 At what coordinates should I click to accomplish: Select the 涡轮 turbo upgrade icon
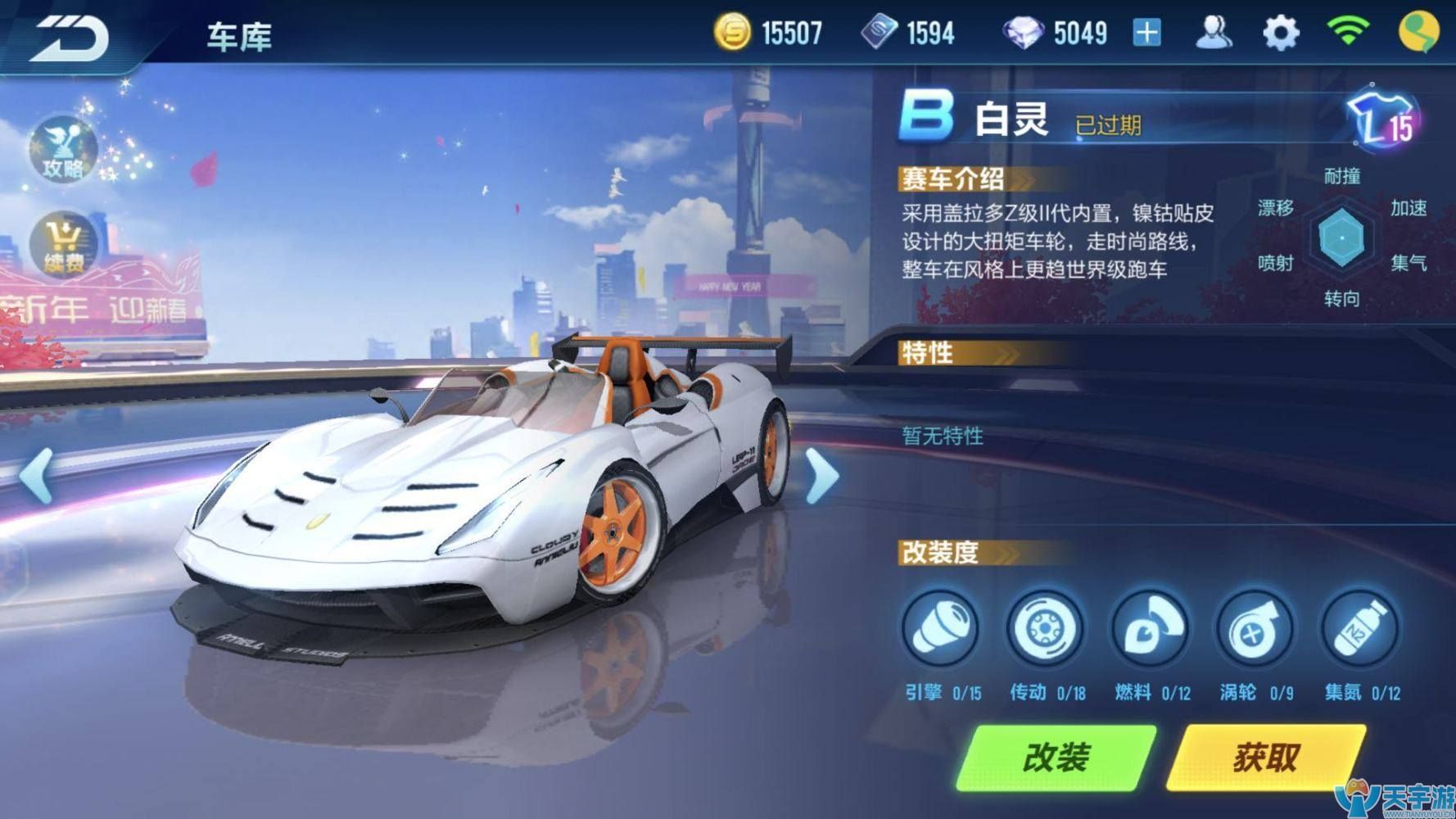pos(1255,630)
